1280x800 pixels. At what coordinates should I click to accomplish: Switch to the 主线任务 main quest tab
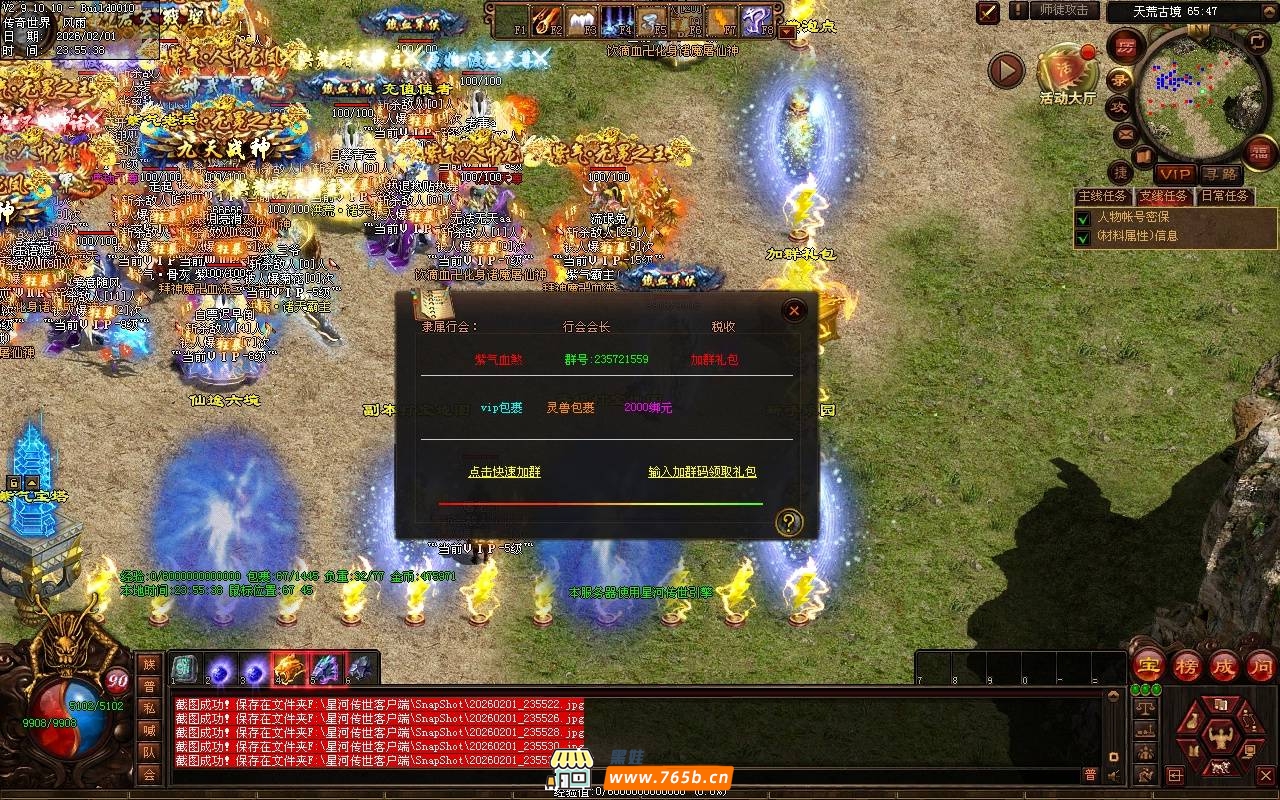[1102, 196]
